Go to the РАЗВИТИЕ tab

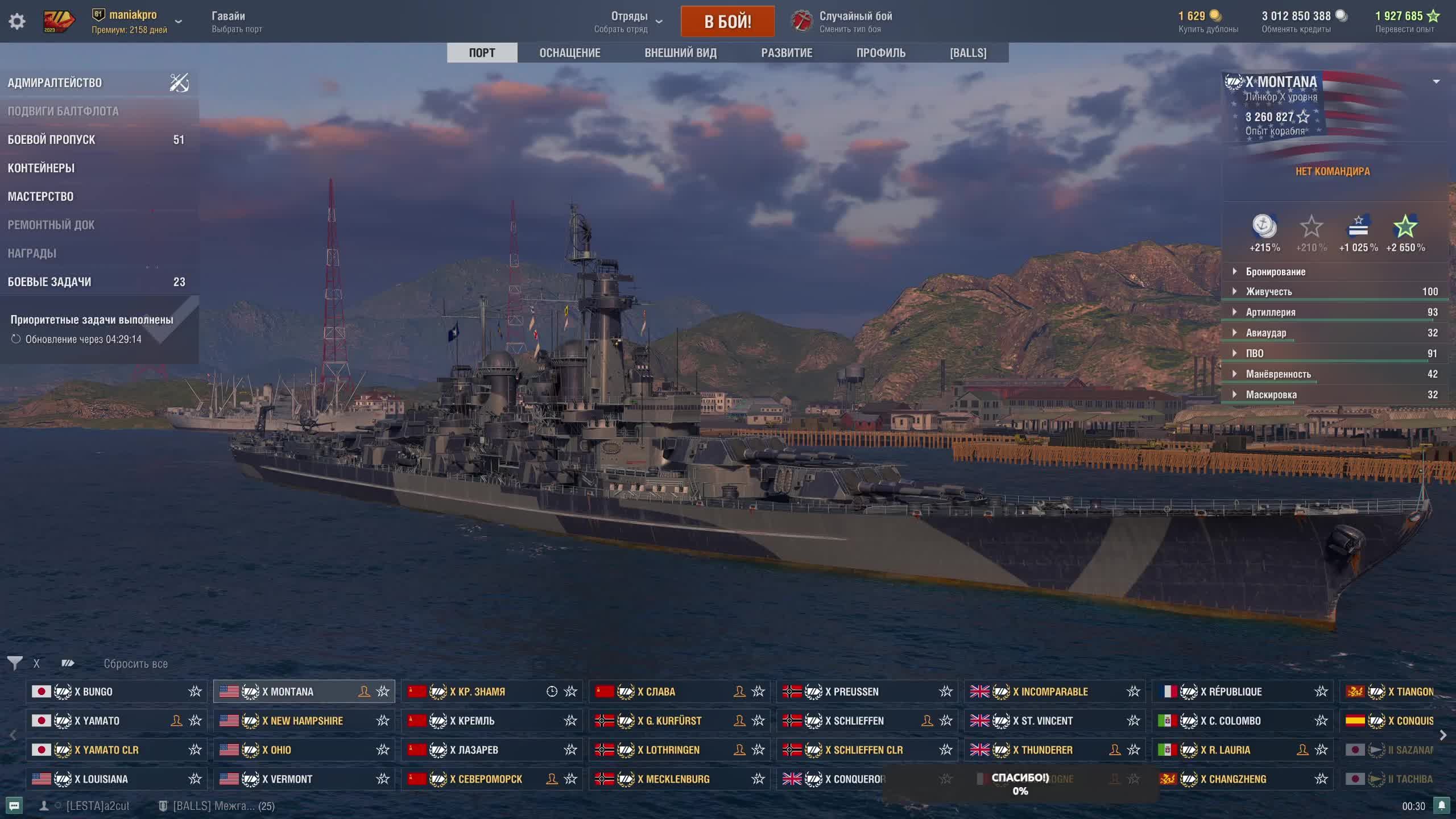pyautogui.click(x=787, y=53)
